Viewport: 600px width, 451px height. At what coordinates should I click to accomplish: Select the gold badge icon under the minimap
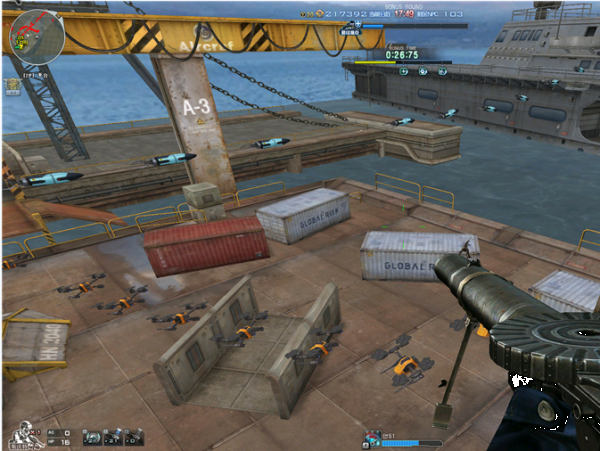(13, 87)
